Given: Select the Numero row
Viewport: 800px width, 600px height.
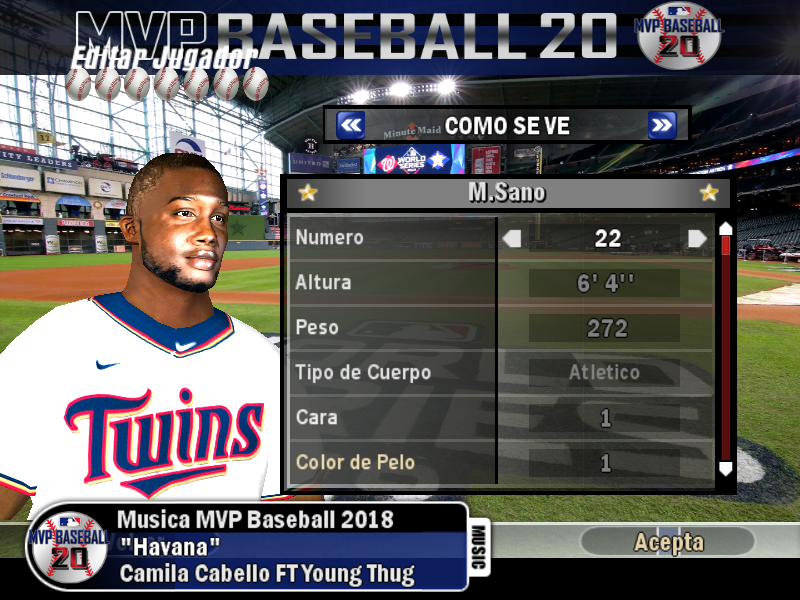Looking at the screenshot, I should click(392, 238).
